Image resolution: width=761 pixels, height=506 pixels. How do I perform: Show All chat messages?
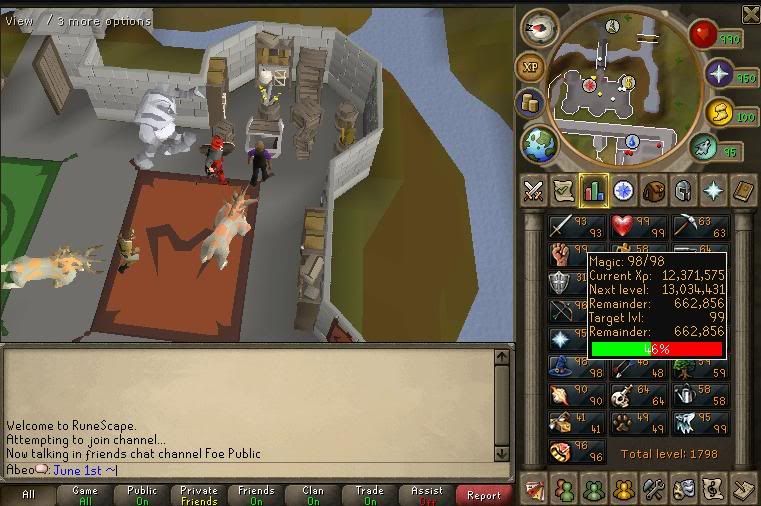[x=28, y=495]
